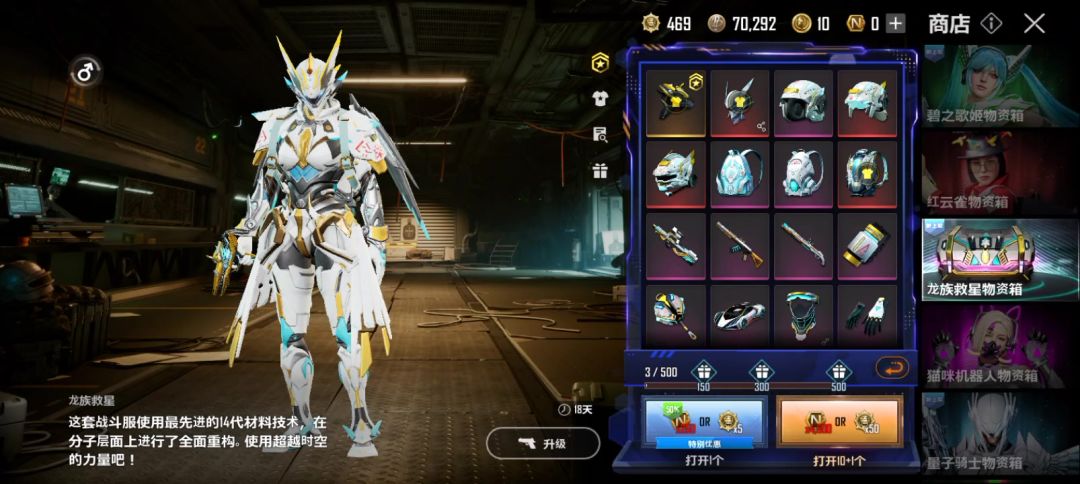Select the wooden rifle skin reward

click(x=740, y=245)
